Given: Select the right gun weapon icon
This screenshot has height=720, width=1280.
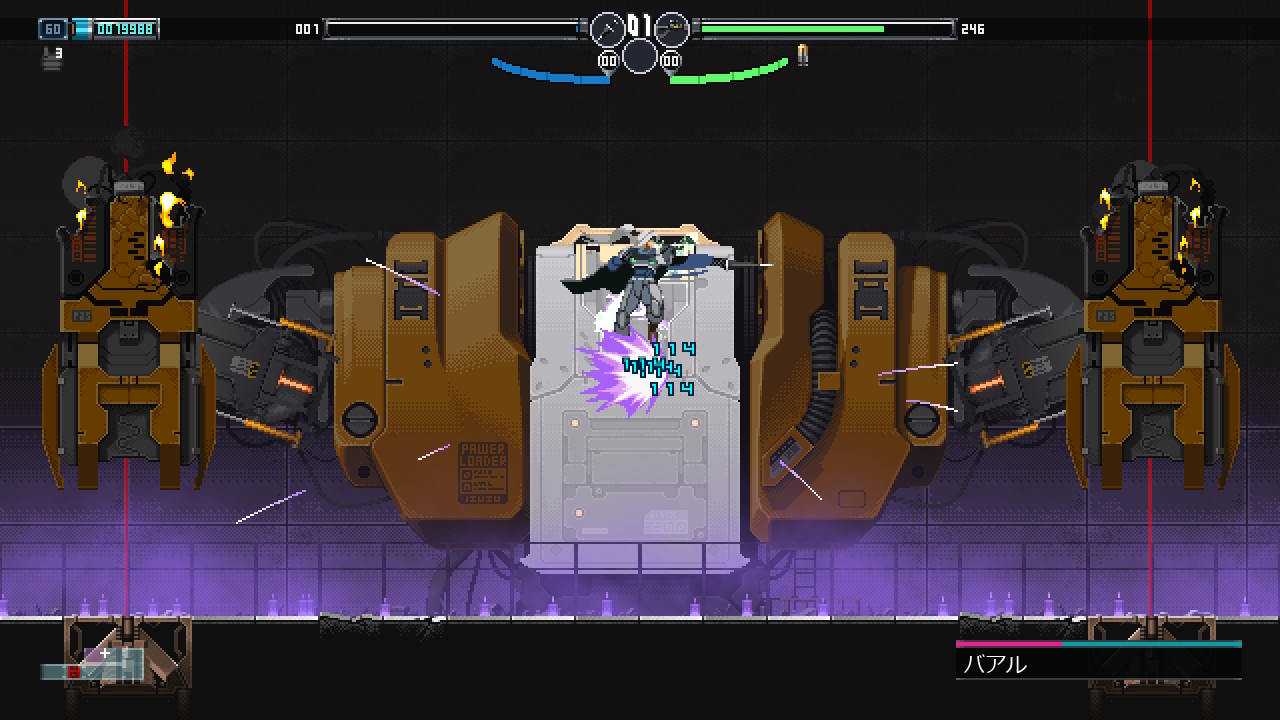Looking at the screenshot, I should pyautogui.click(x=672, y=29).
